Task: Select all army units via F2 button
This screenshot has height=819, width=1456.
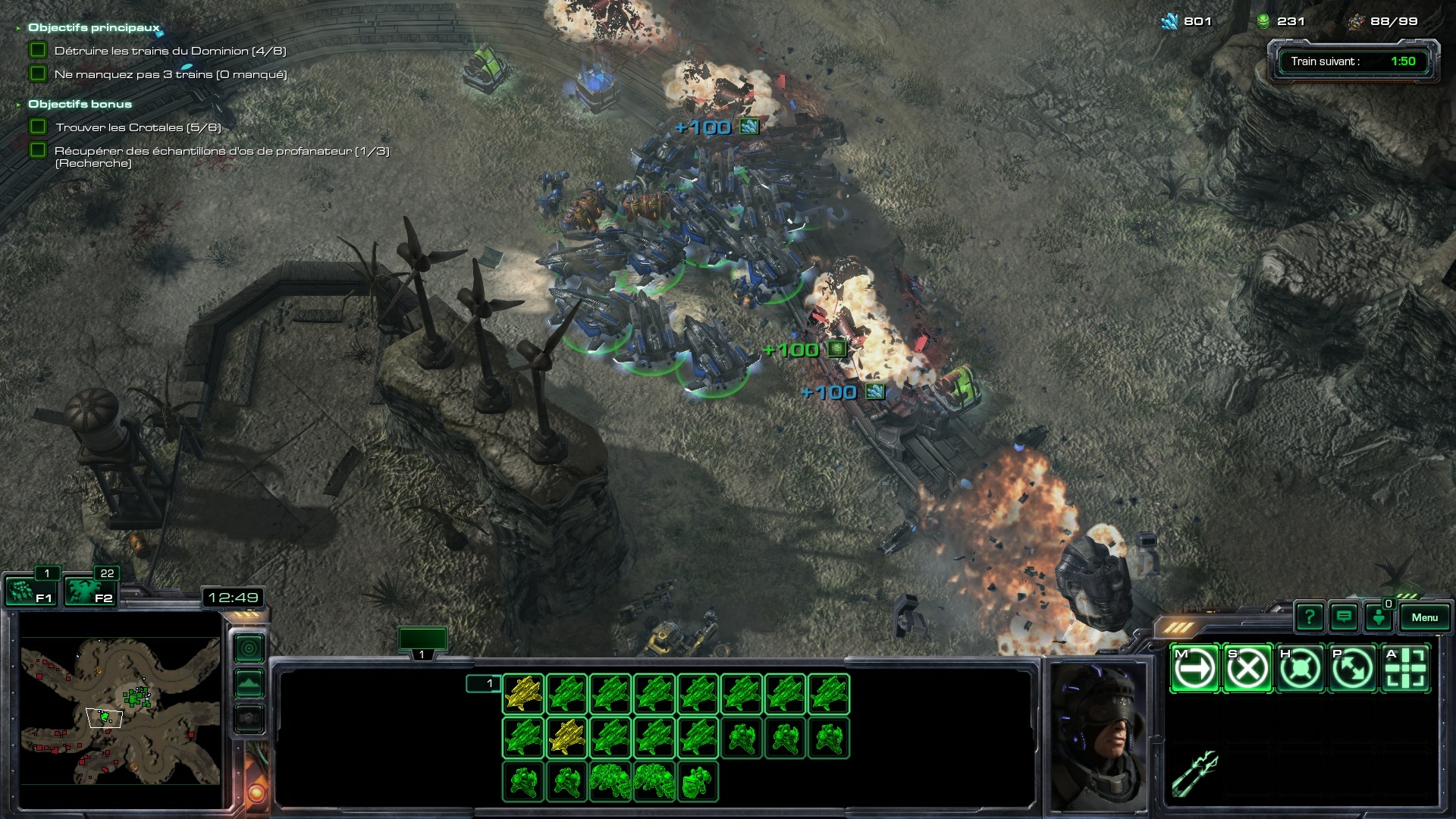Action: tap(89, 591)
